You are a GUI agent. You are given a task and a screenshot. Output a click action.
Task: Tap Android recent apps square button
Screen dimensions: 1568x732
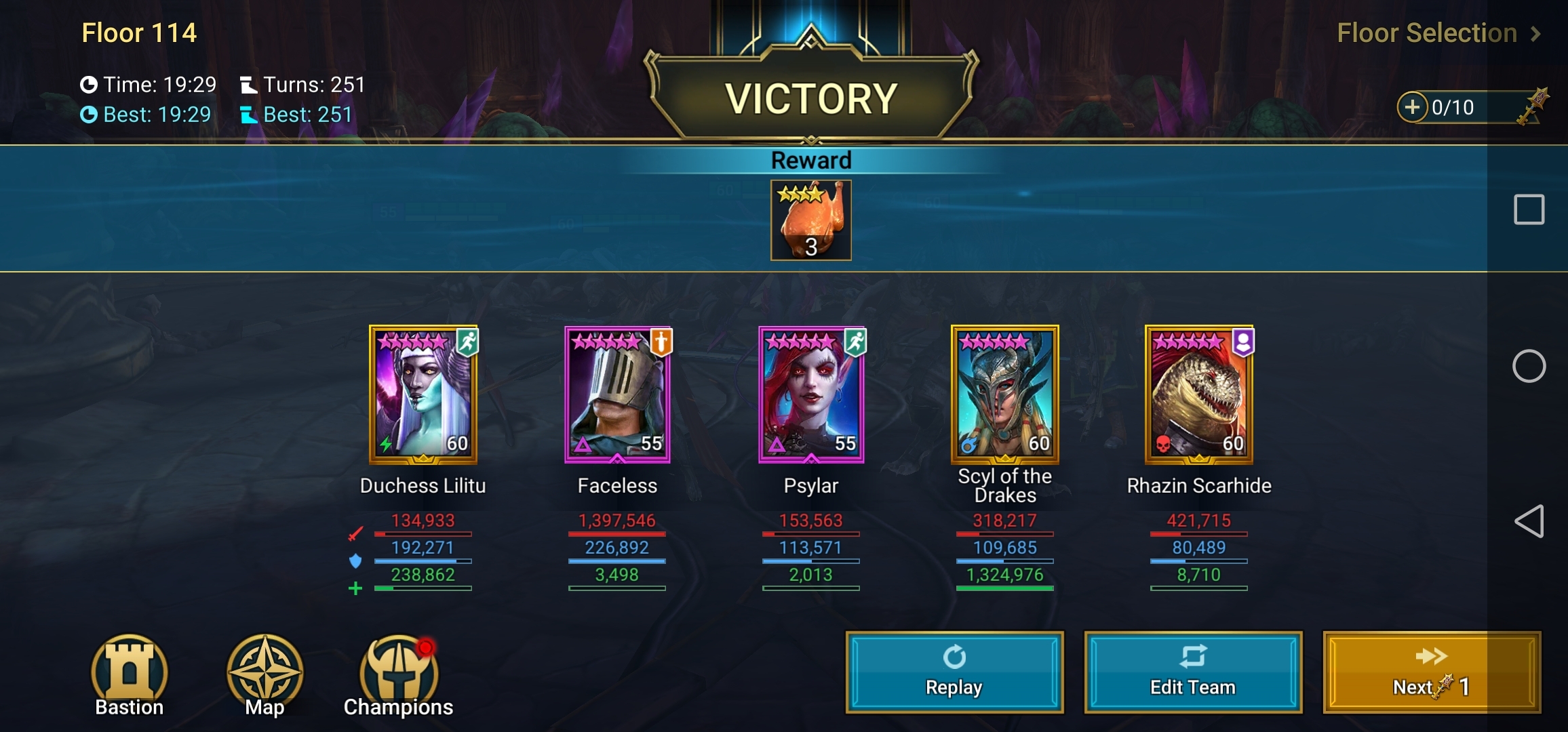coord(1529,209)
